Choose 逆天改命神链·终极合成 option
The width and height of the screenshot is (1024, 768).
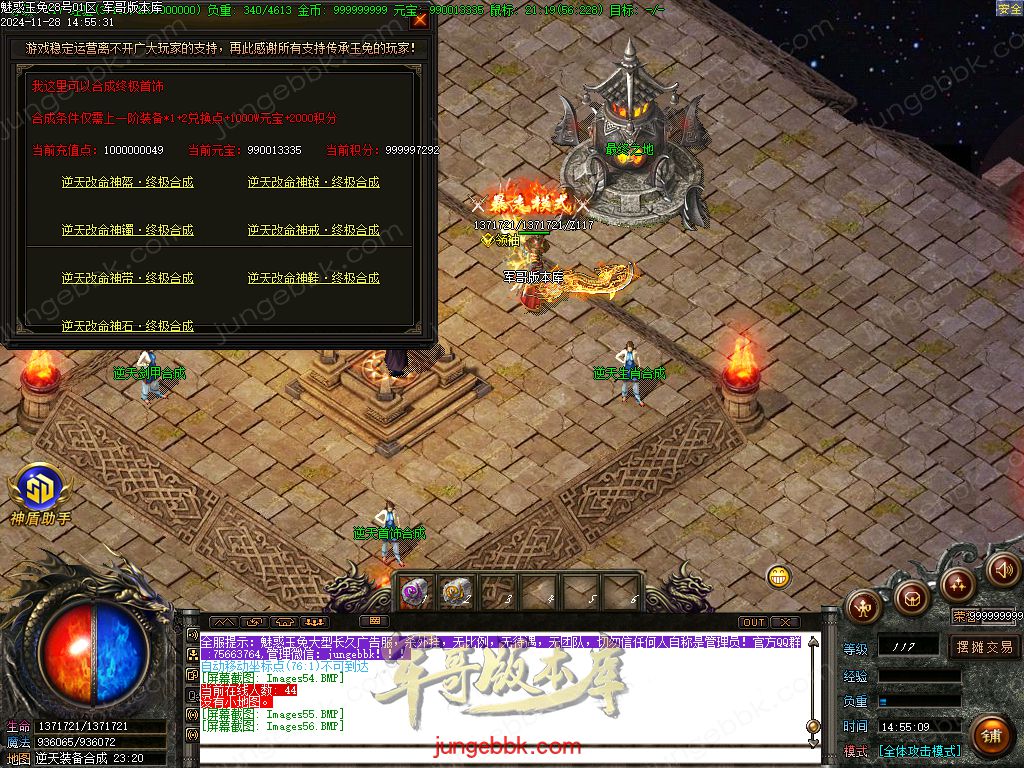(x=313, y=182)
